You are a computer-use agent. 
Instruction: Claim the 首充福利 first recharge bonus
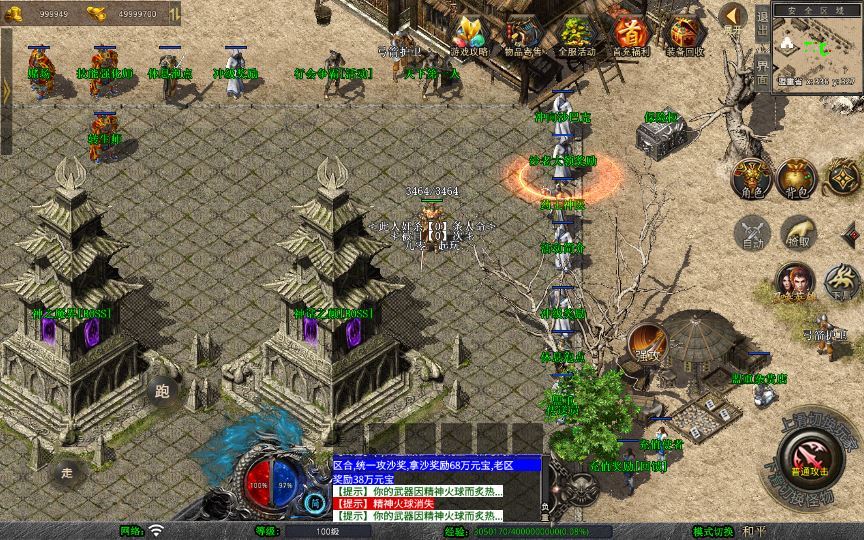tap(631, 36)
